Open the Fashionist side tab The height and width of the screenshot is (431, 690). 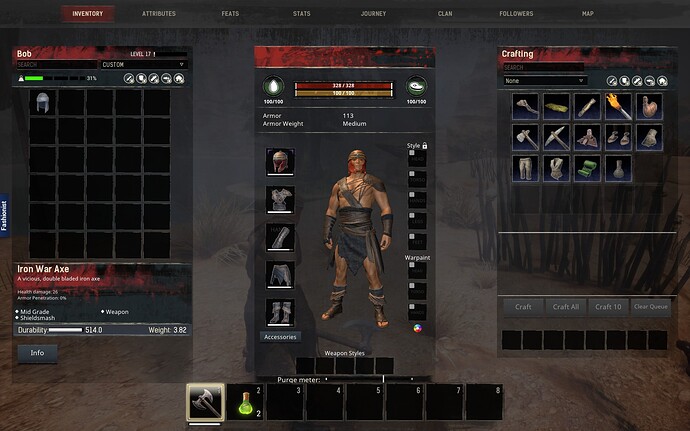[5, 212]
